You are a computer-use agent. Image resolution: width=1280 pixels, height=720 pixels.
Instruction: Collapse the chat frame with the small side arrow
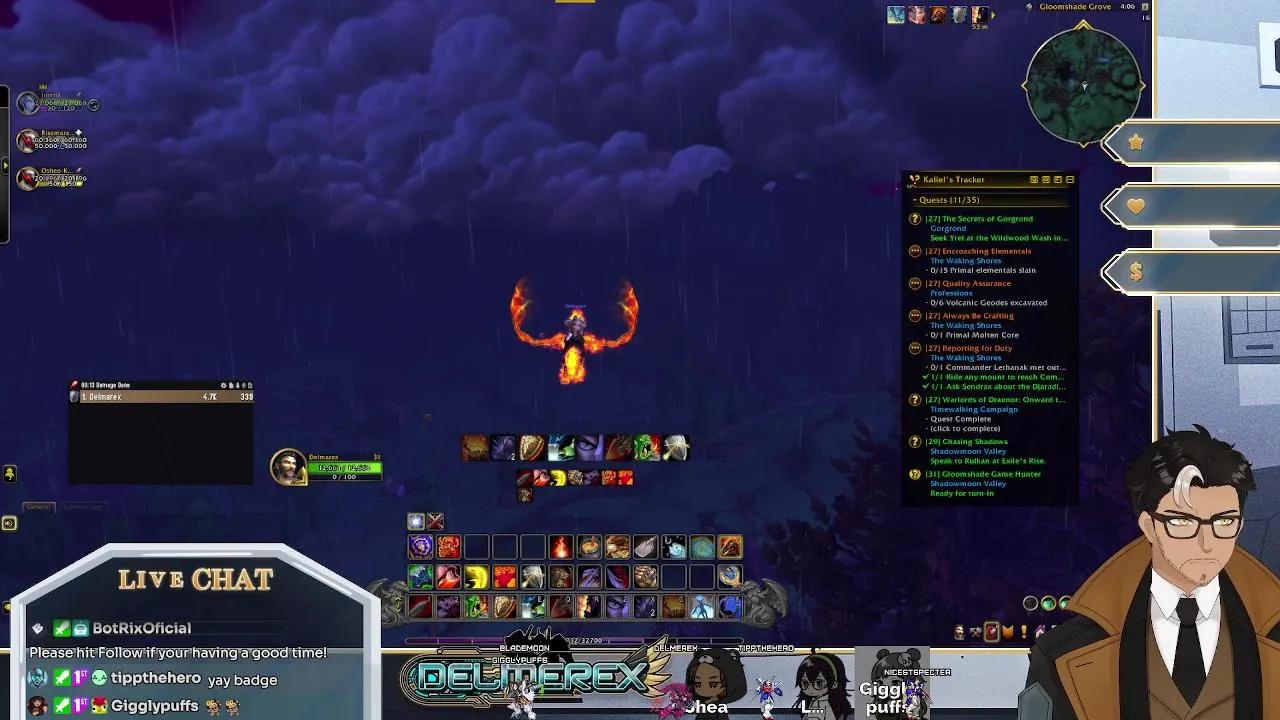coord(9,523)
